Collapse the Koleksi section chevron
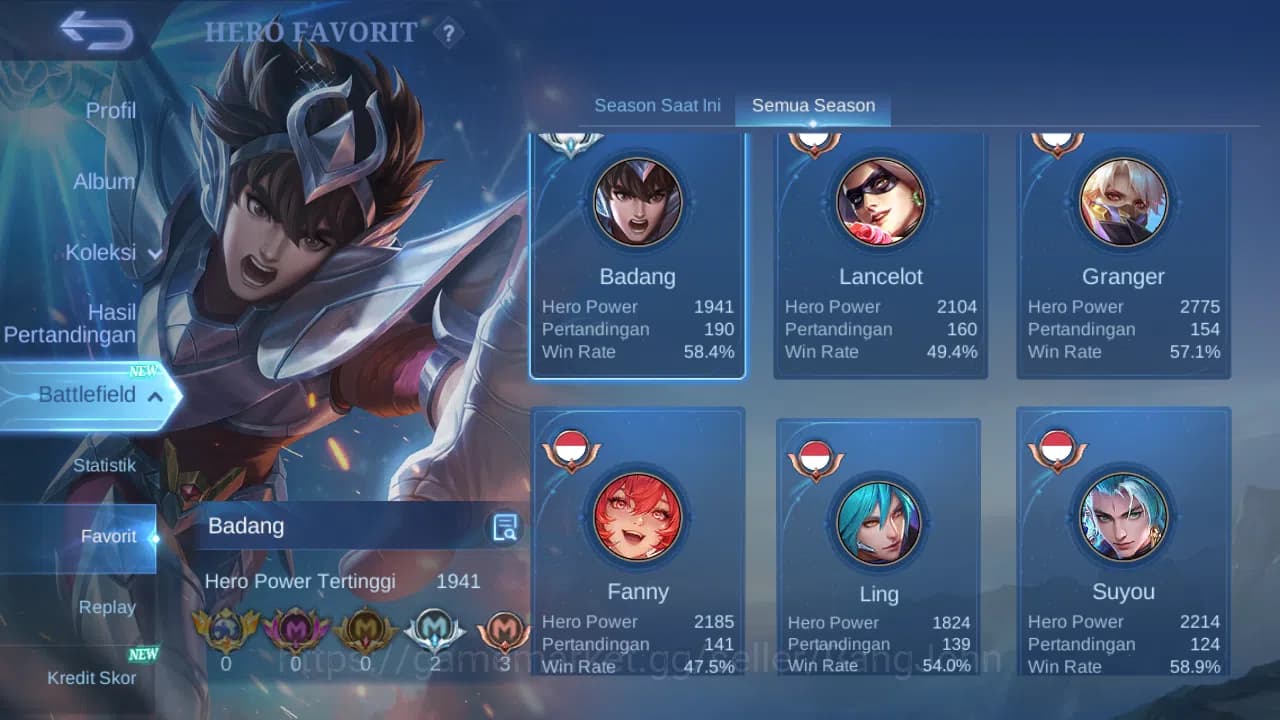This screenshot has height=720, width=1280. (155, 253)
